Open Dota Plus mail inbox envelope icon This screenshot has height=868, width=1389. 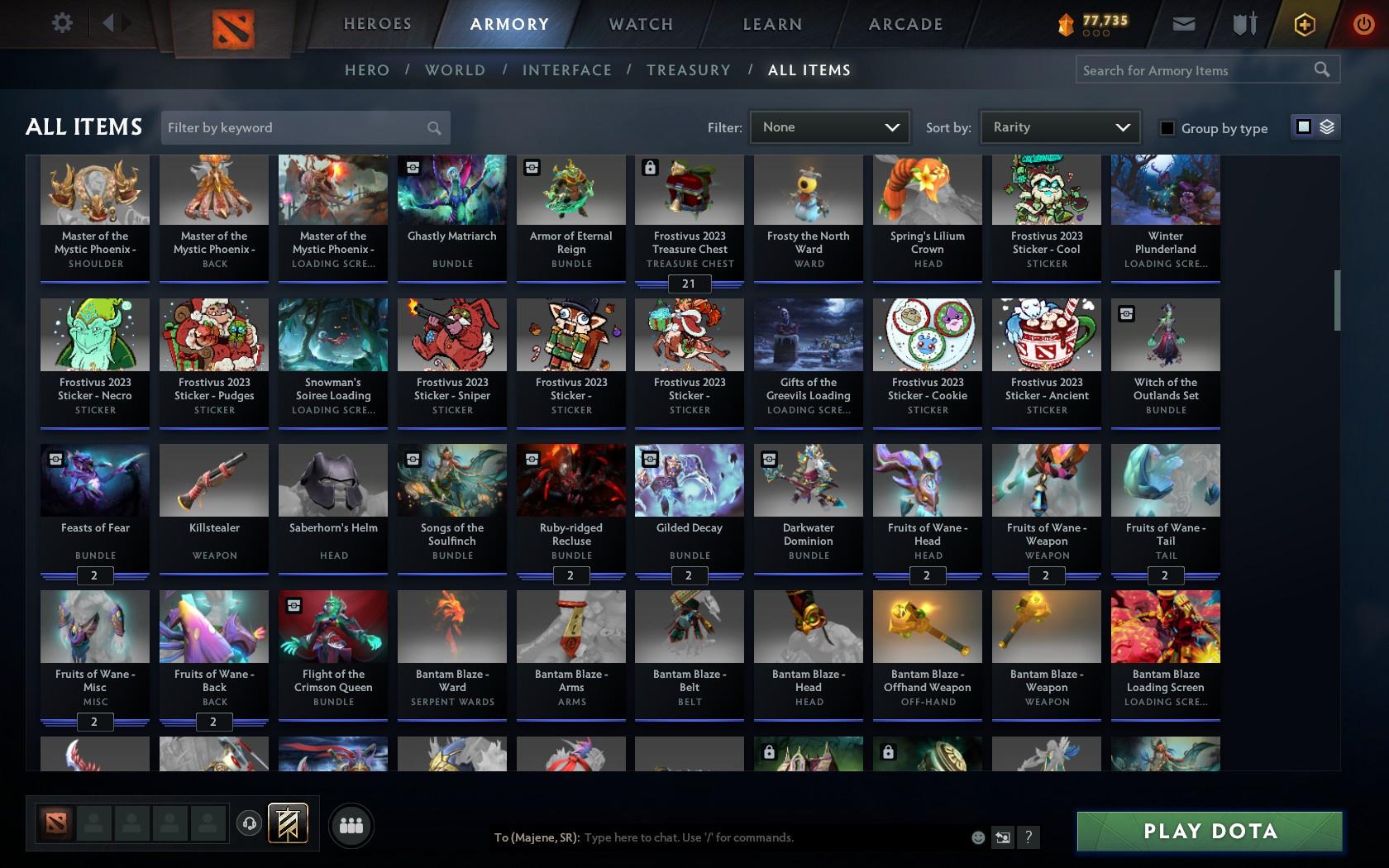tap(1183, 24)
